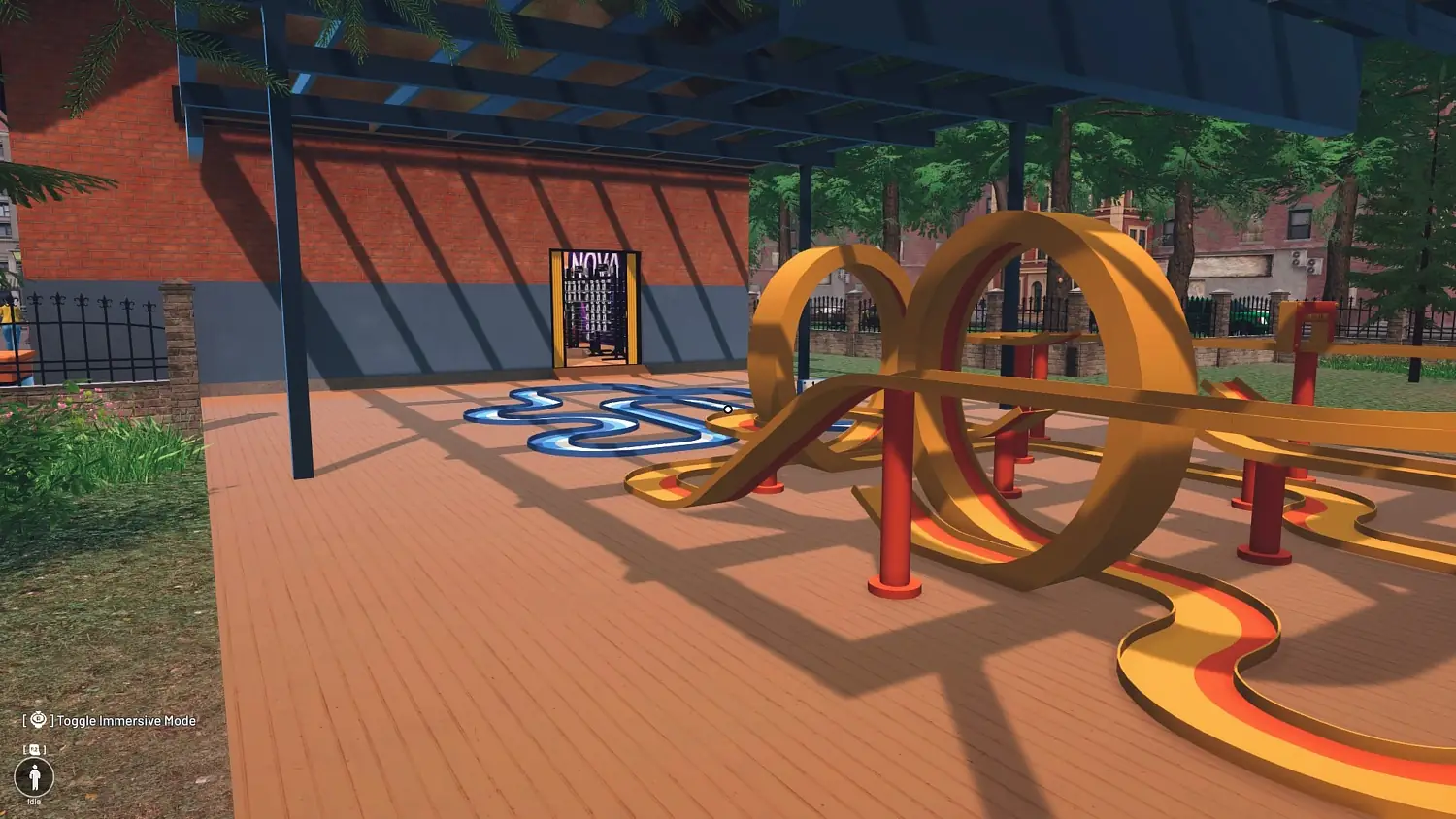The width and height of the screenshot is (1456, 819).
Task: Click the Toggle Immersive Mode text link
Action: tap(126, 722)
